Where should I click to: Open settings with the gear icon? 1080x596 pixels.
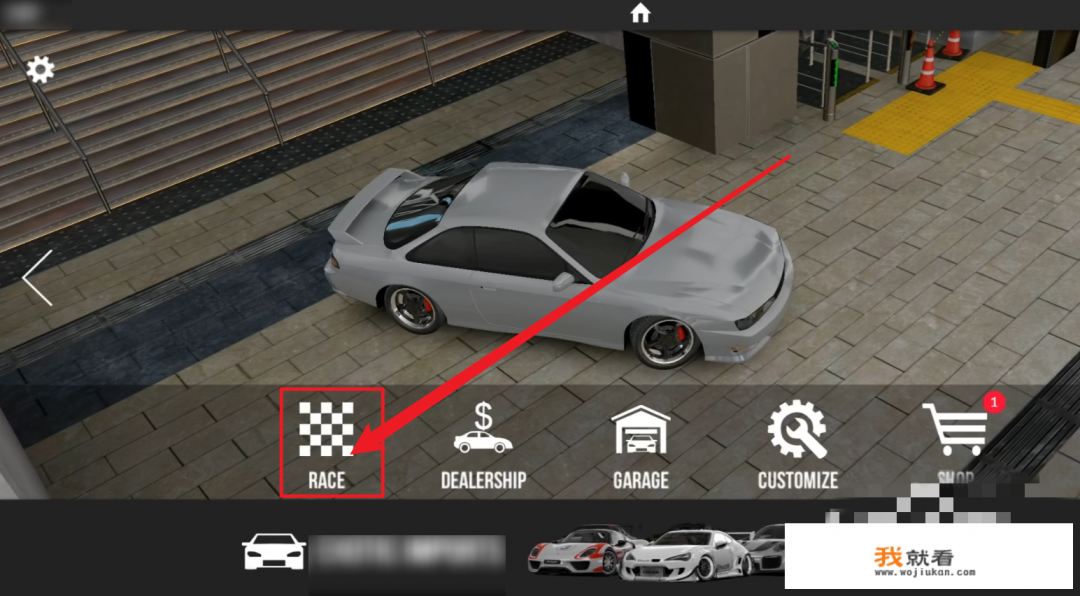tap(40, 69)
